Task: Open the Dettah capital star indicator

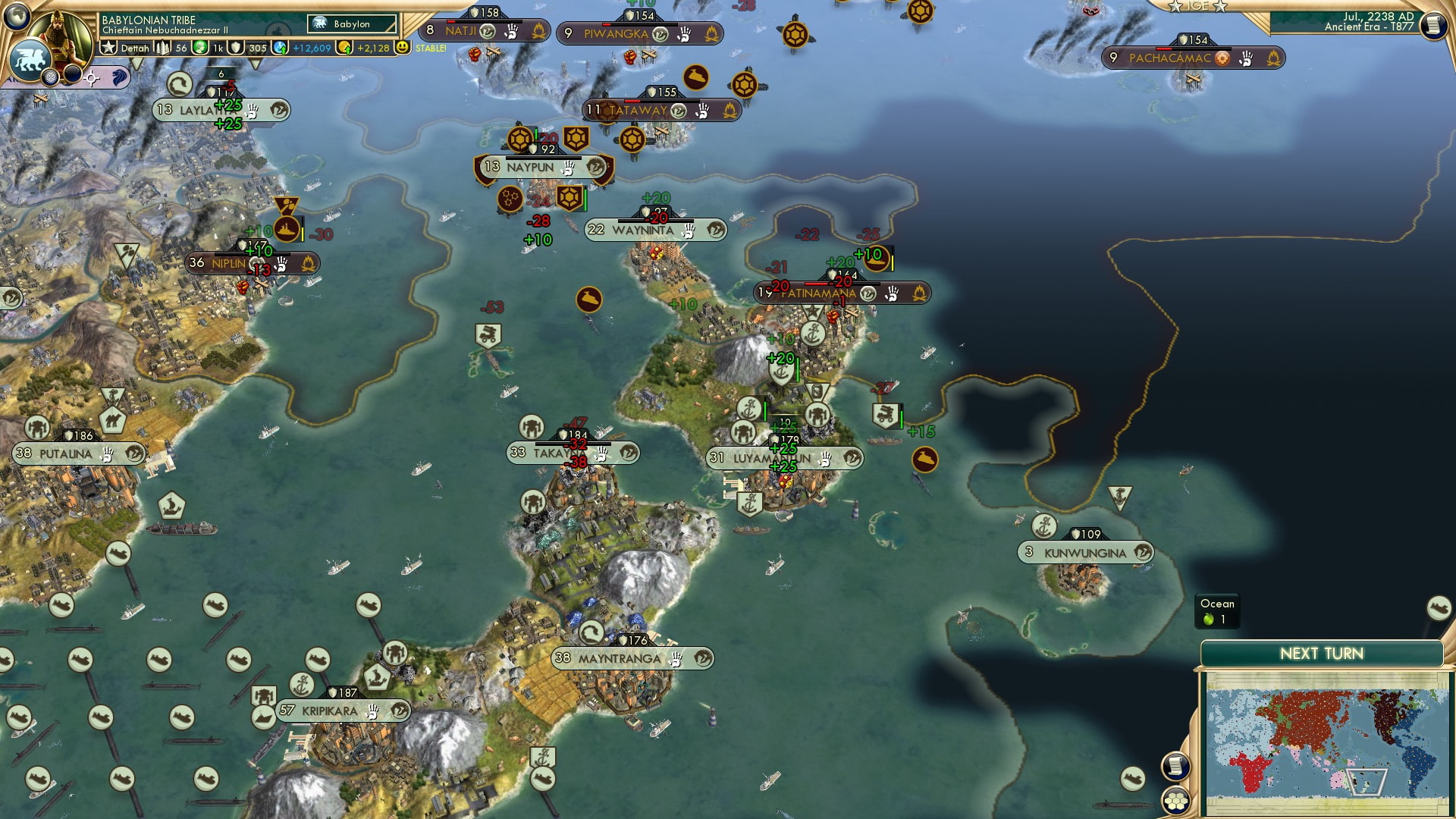Action: coord(110,48)
